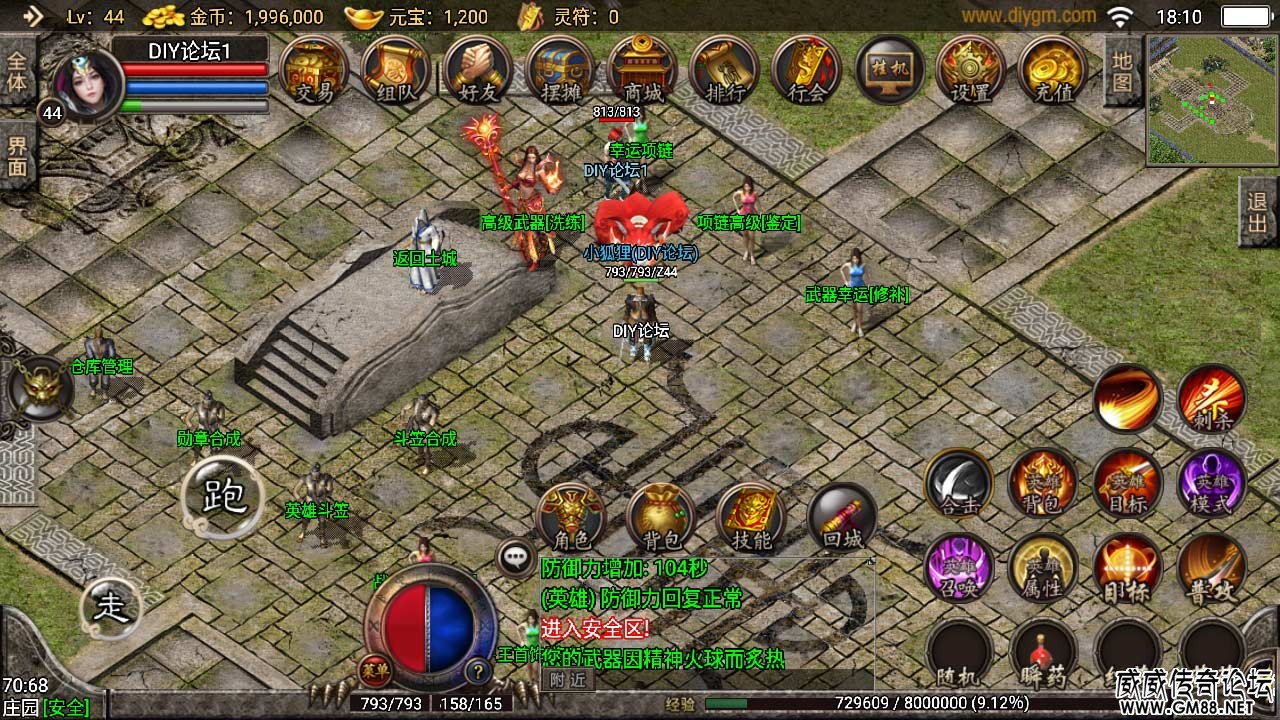Open the 技能 skills book
Viewport: 1280px width, 720px height.
(751, 518)
